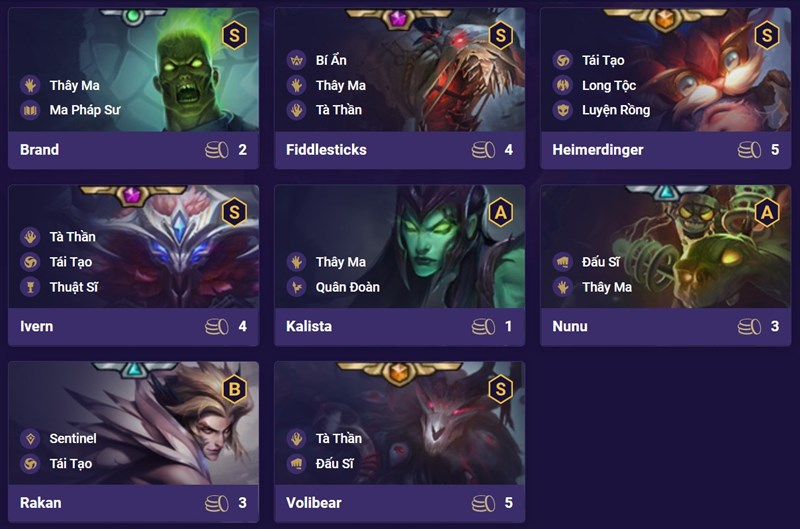Screen dimensions: 800x529
Task: Click Brand's Ma Pháp Sư trait
Action: coord(84,110)
